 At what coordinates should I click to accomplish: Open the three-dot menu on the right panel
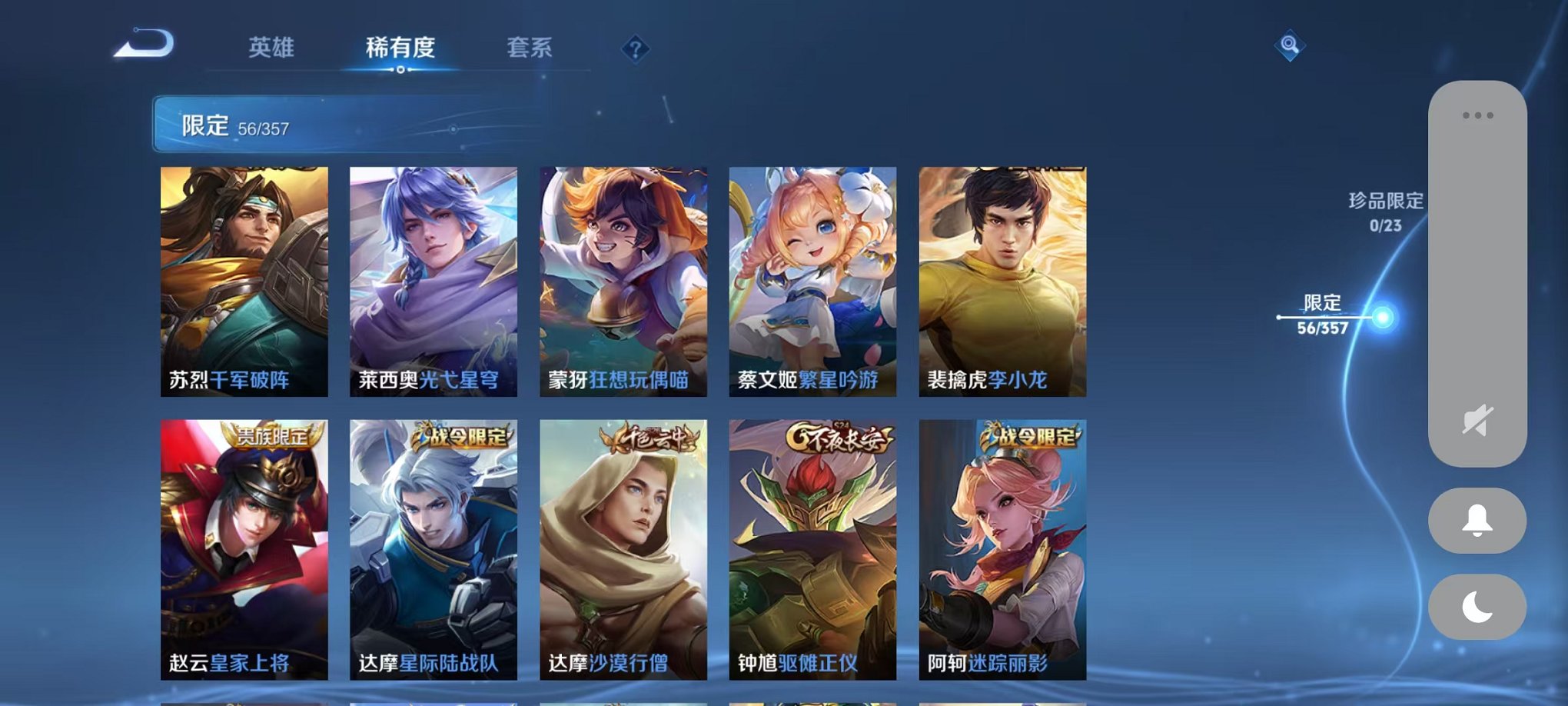pos(1477,114)
